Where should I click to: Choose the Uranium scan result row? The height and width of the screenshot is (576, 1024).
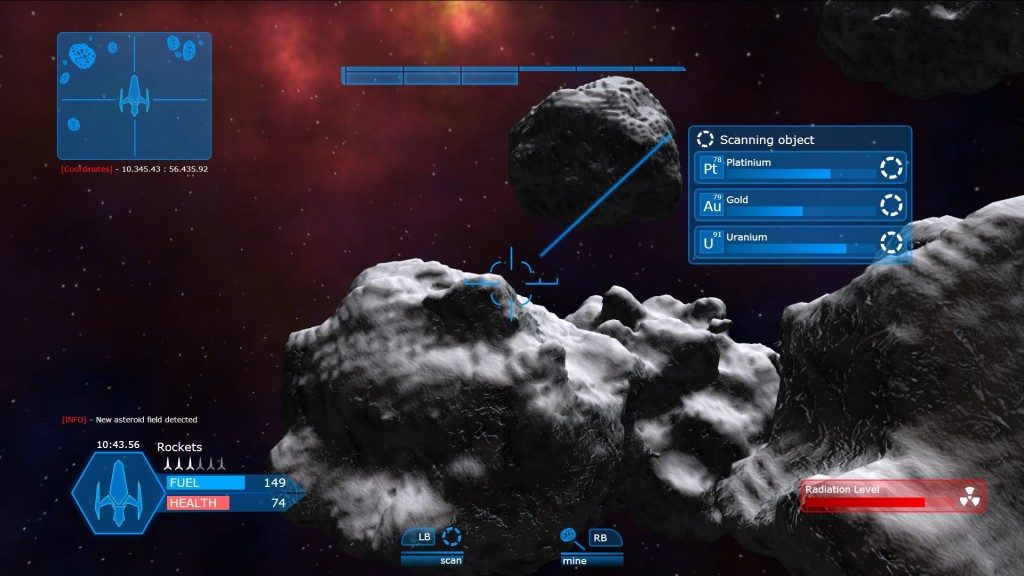pos(800,242)
